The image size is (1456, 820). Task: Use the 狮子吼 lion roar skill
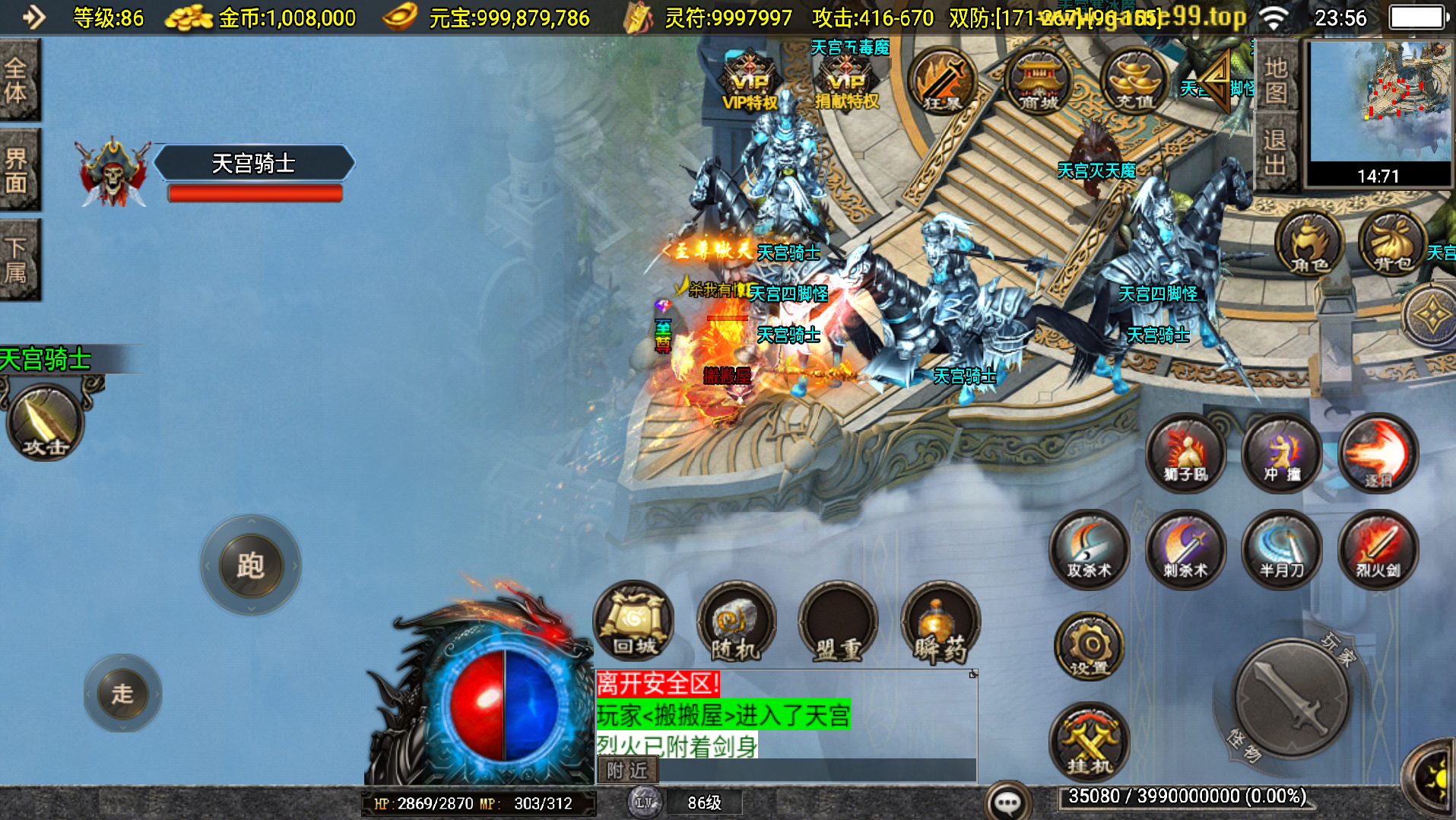1185,454
